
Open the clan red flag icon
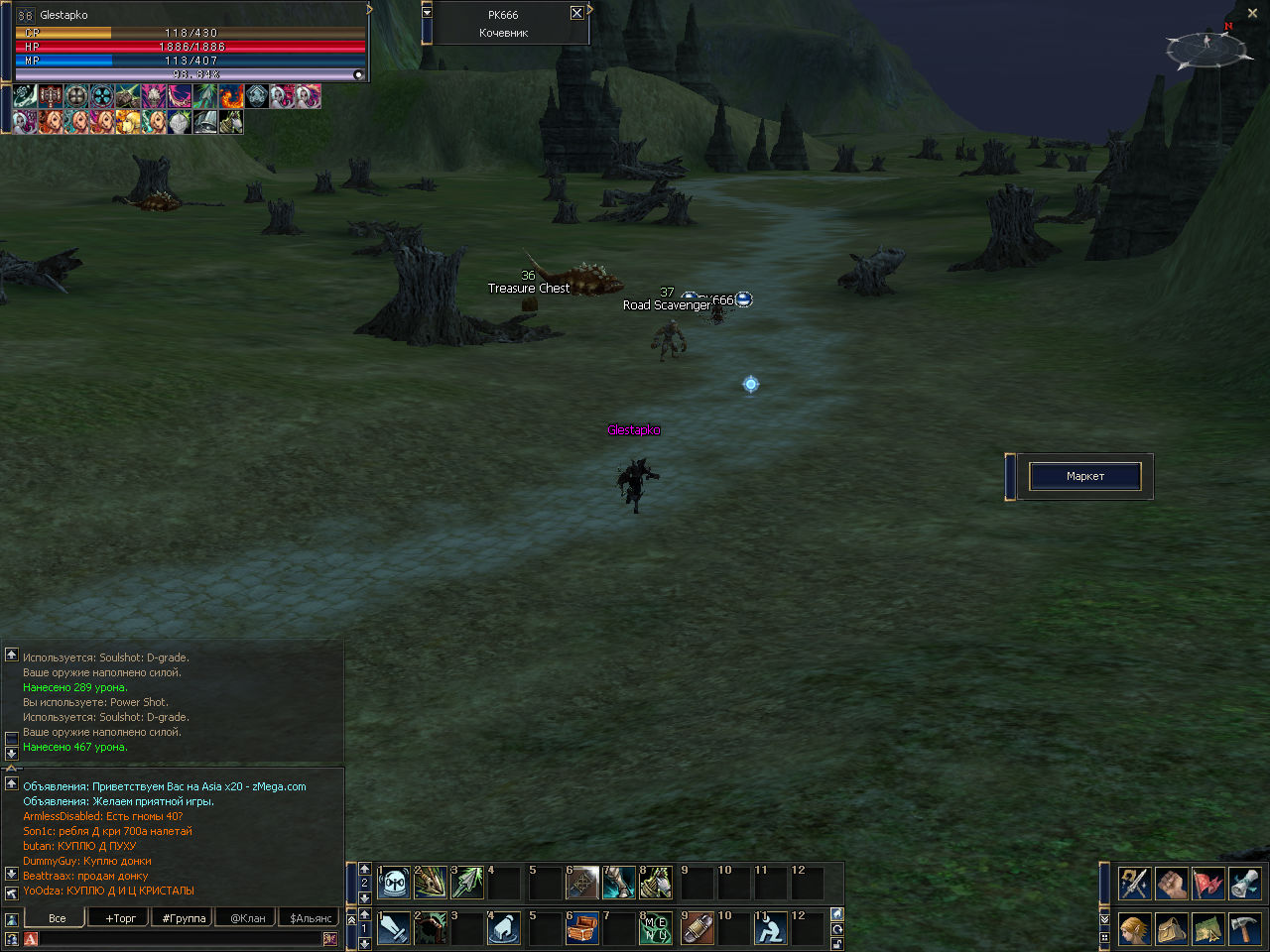click(x=1207, y=883)
